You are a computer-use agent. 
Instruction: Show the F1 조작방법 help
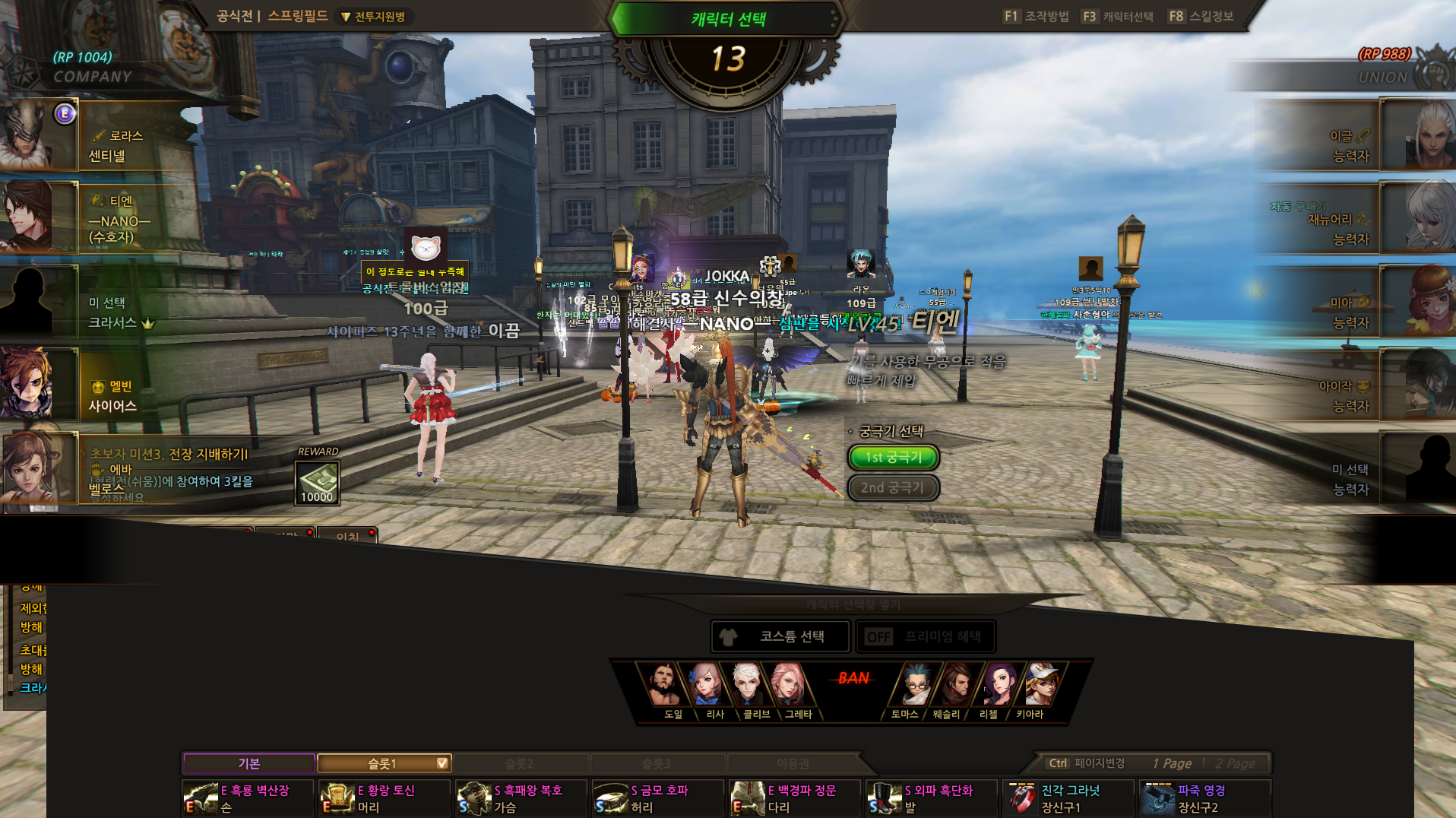[1036, 16]
